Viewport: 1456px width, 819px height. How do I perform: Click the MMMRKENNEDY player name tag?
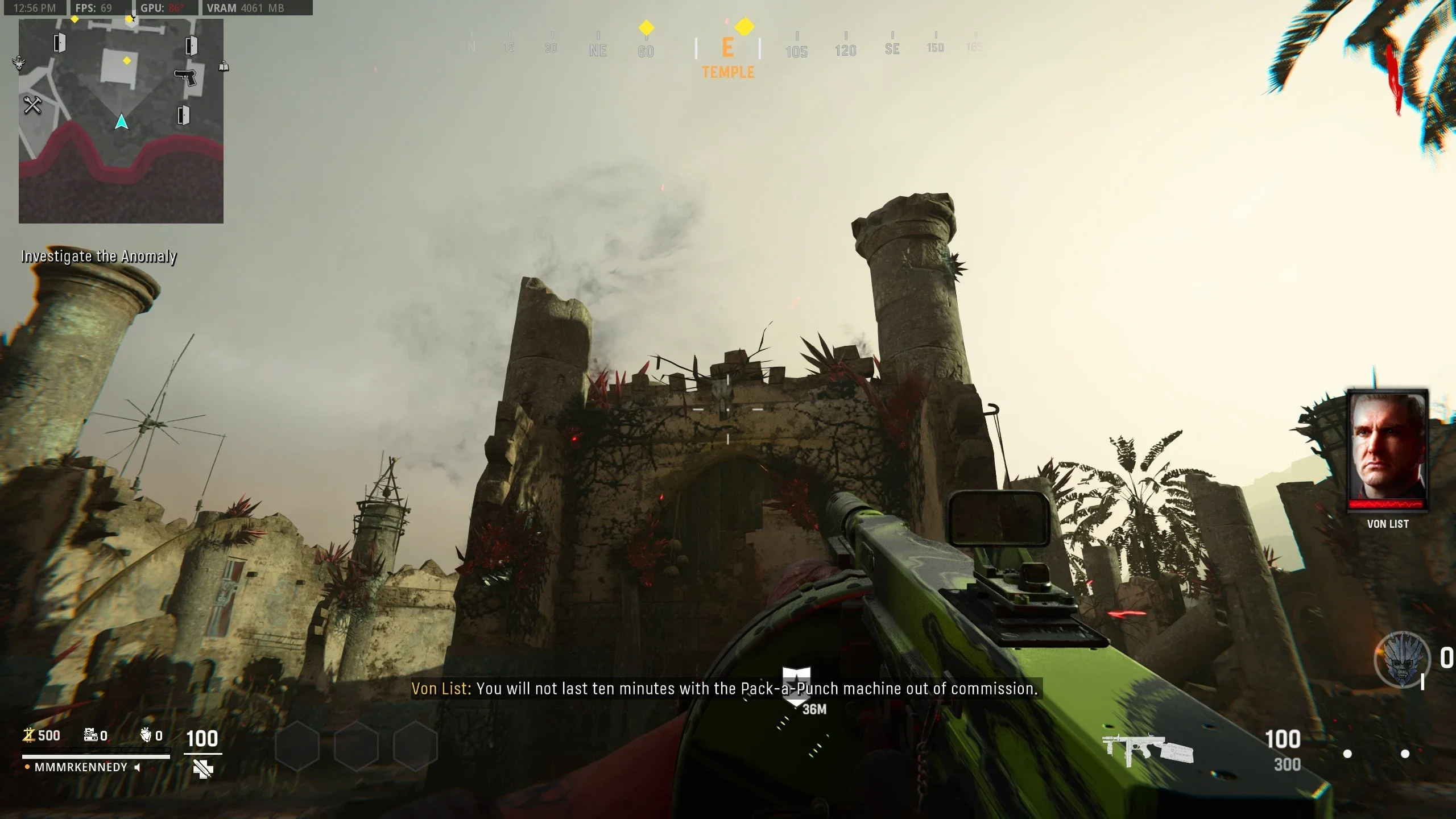pyautogui.click(x=81, y=767)
